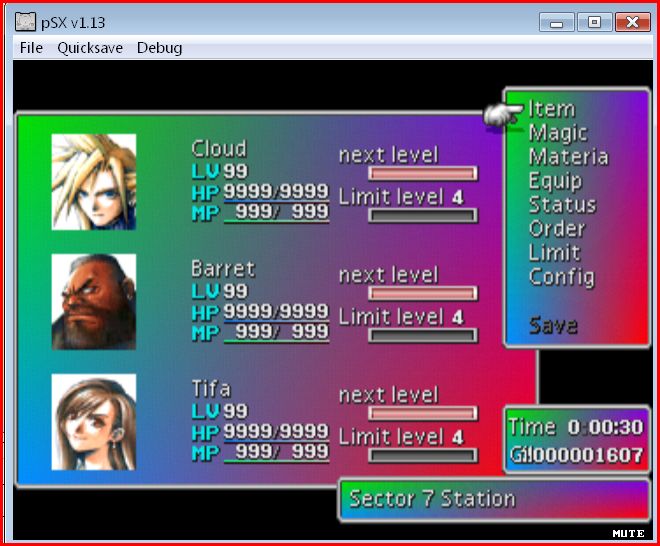Choose the Equip option
The image size is (660, 546).
[x=555, y=181]
